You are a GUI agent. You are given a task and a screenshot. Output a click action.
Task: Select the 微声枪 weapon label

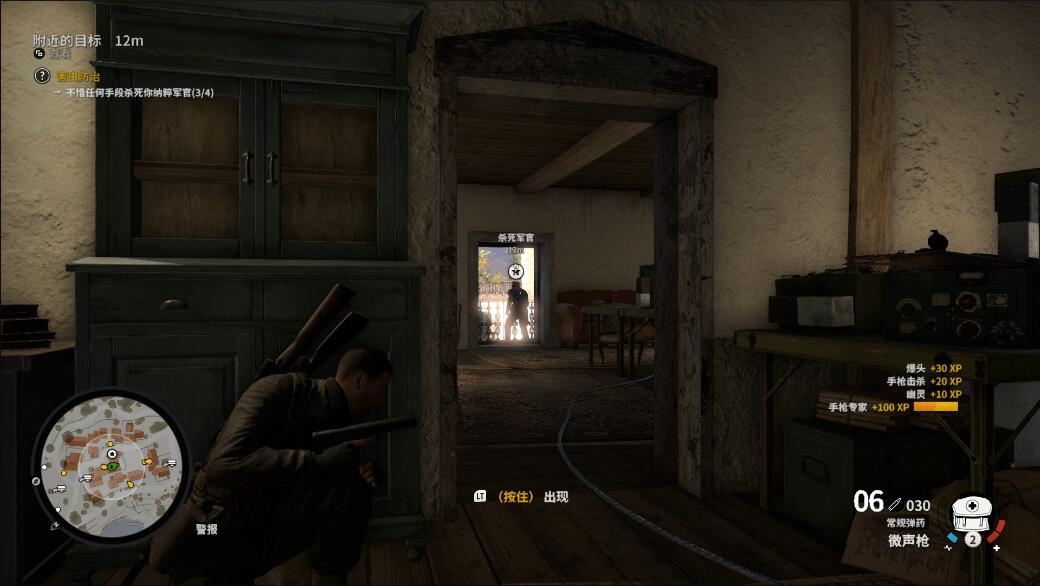[x=908, y=541]
